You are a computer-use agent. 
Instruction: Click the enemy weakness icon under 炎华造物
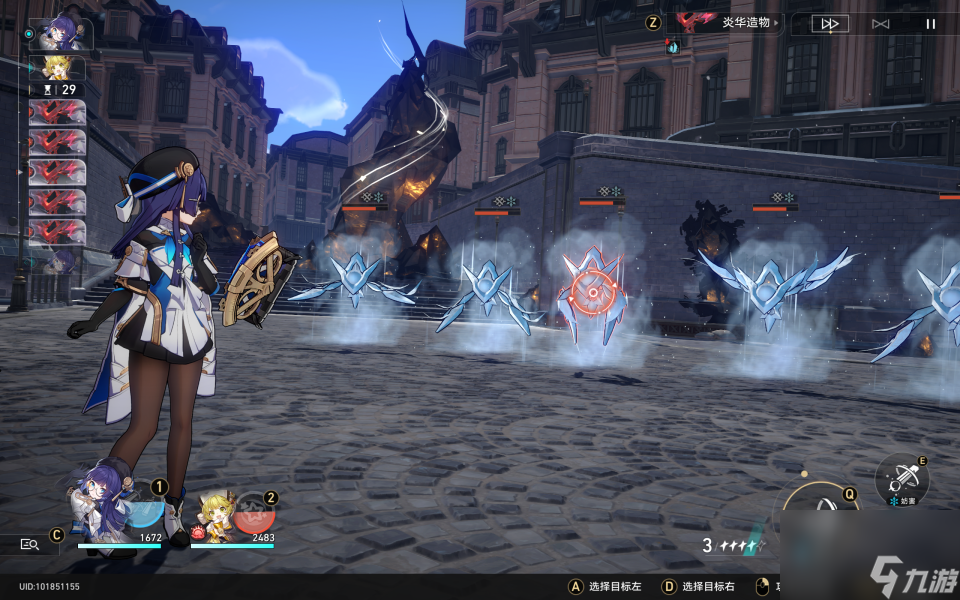tap(672, 46)
